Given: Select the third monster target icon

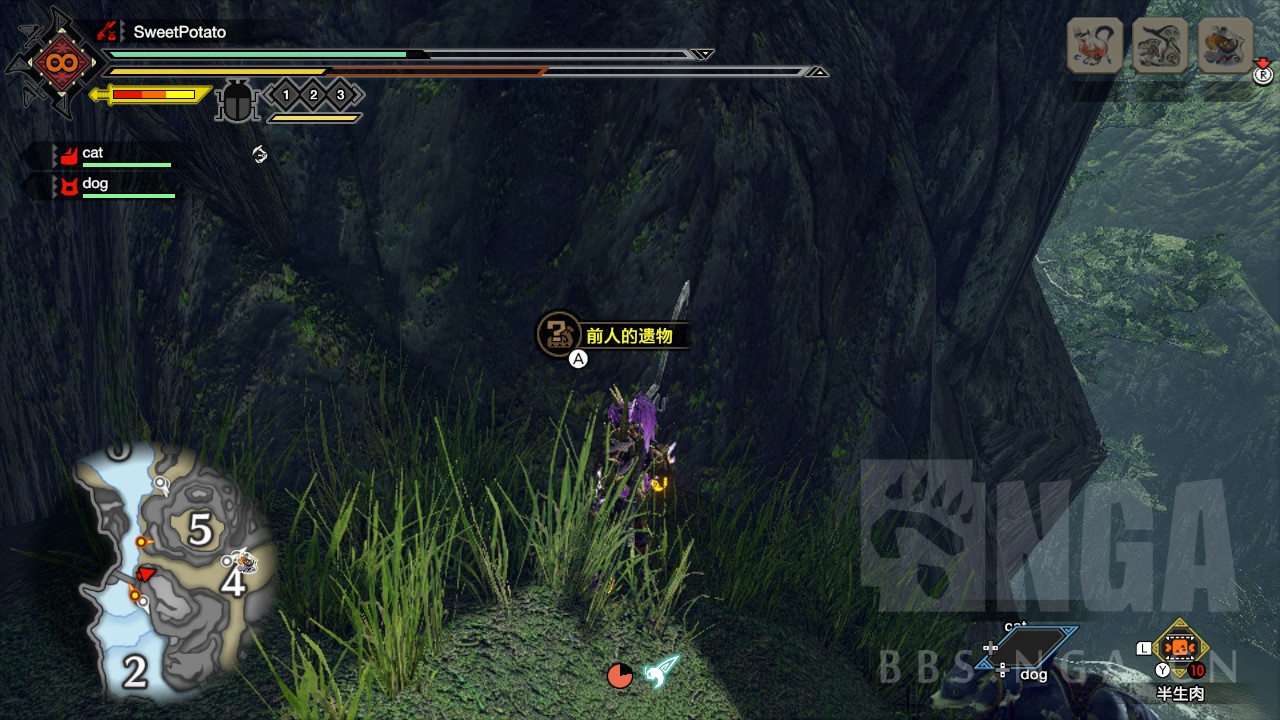Looking at the screenshot, I should [1226, 45].
